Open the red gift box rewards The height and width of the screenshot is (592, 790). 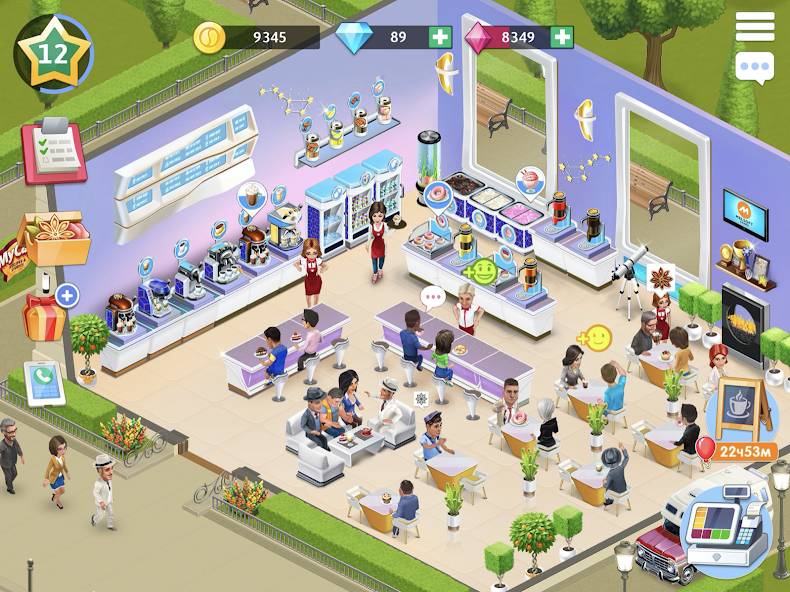click(44, 315)
